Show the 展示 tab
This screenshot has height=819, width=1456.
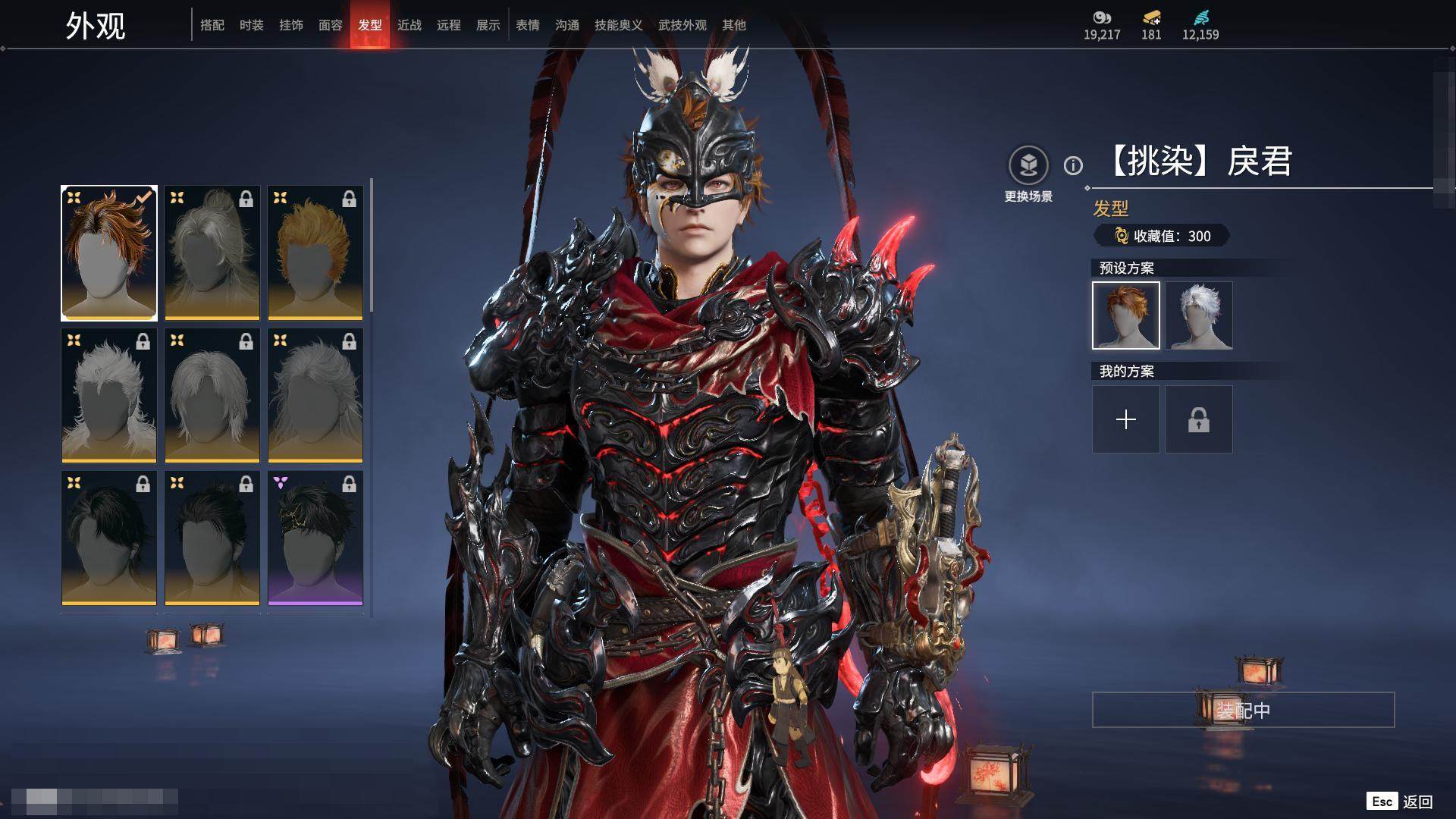[488, 25]
